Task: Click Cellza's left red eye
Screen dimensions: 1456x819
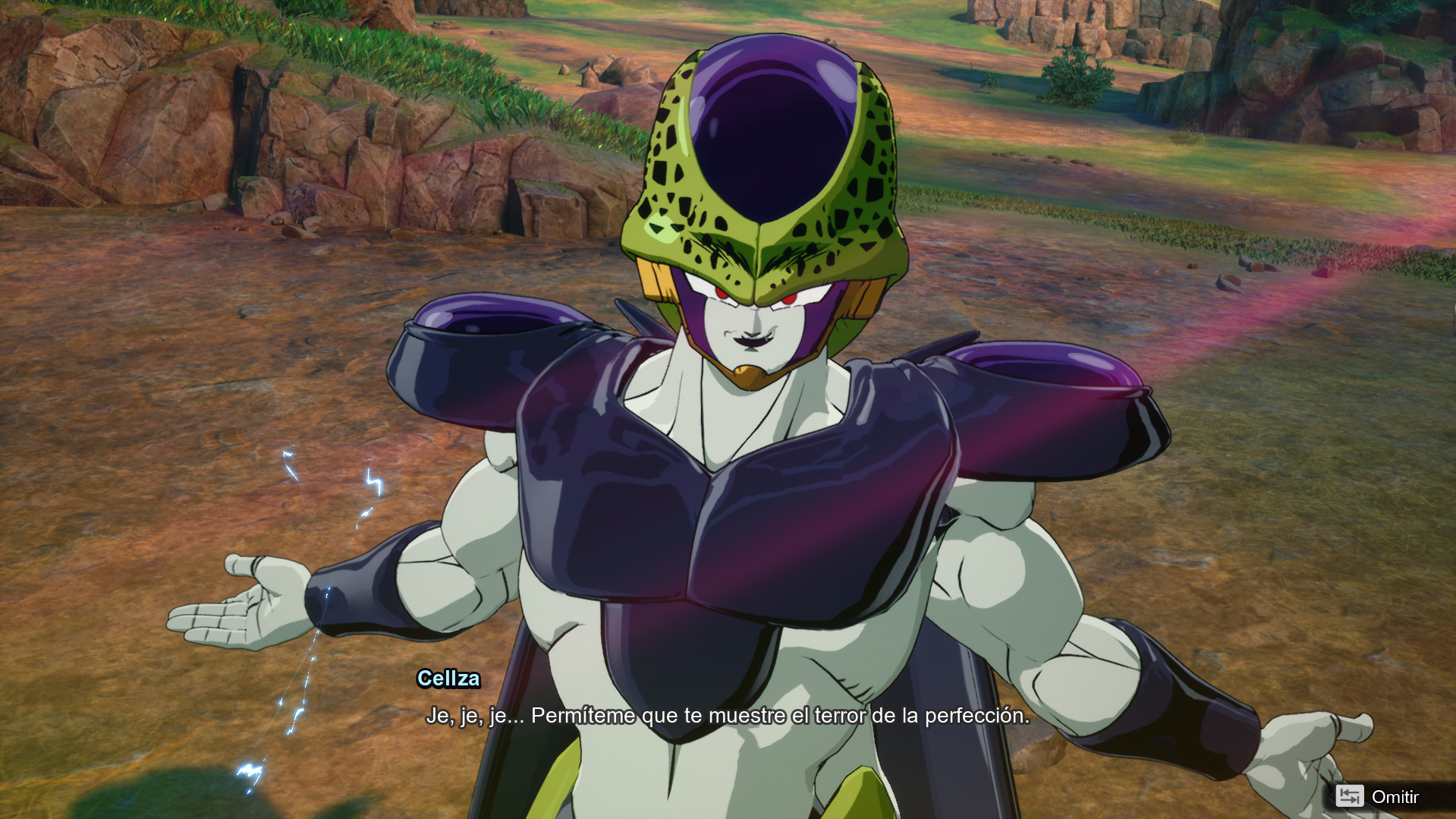Action: pyautogui.click(x=789, y=298)
